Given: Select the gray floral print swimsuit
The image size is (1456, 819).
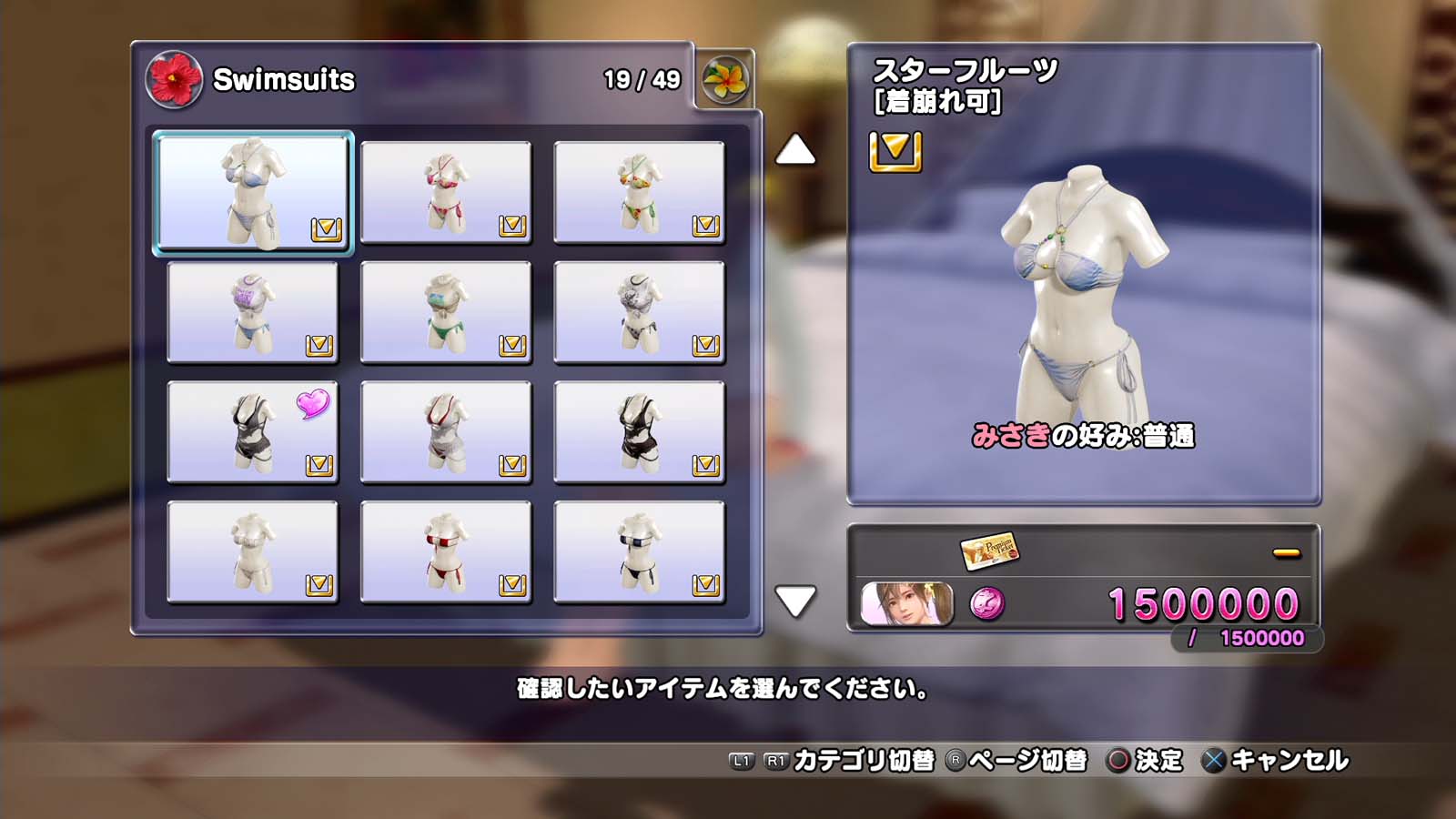Looking at the screenshot, I should 639,312.
